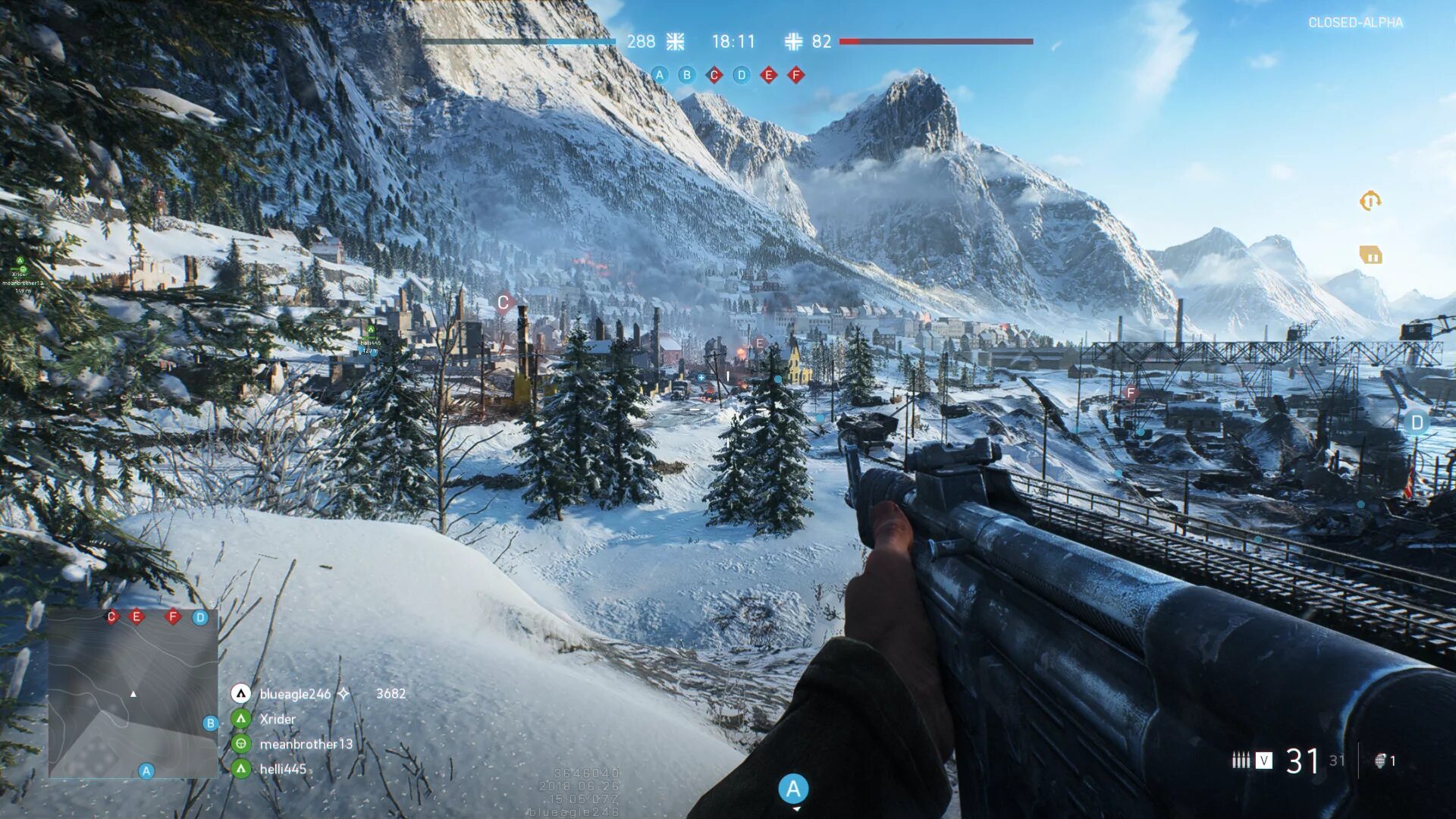Click the orange box-shaped warning icon
The width and height of the screenshot is (1456, 819).
point(1370,256)
